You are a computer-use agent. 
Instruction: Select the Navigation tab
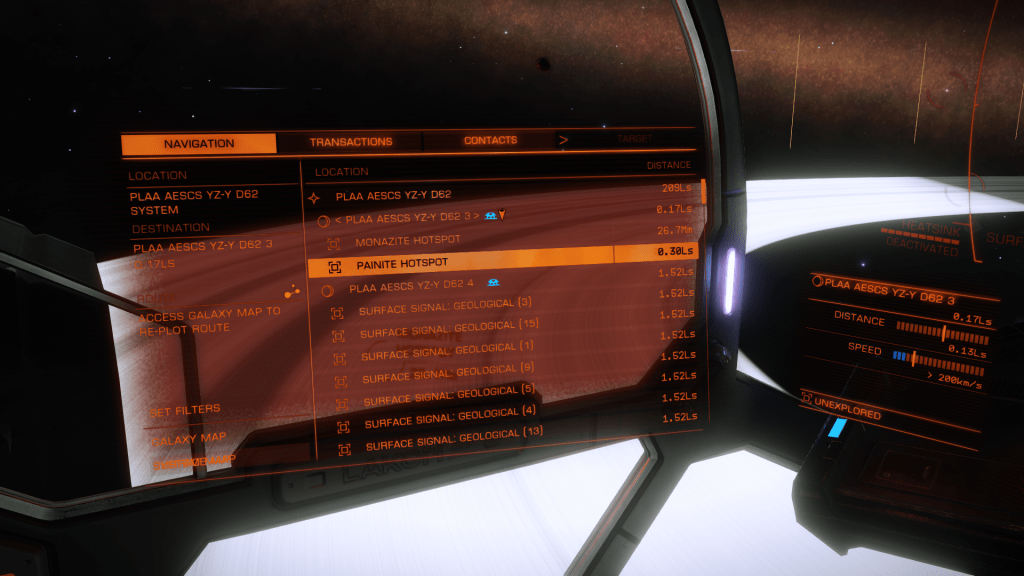tap(199, 144)
